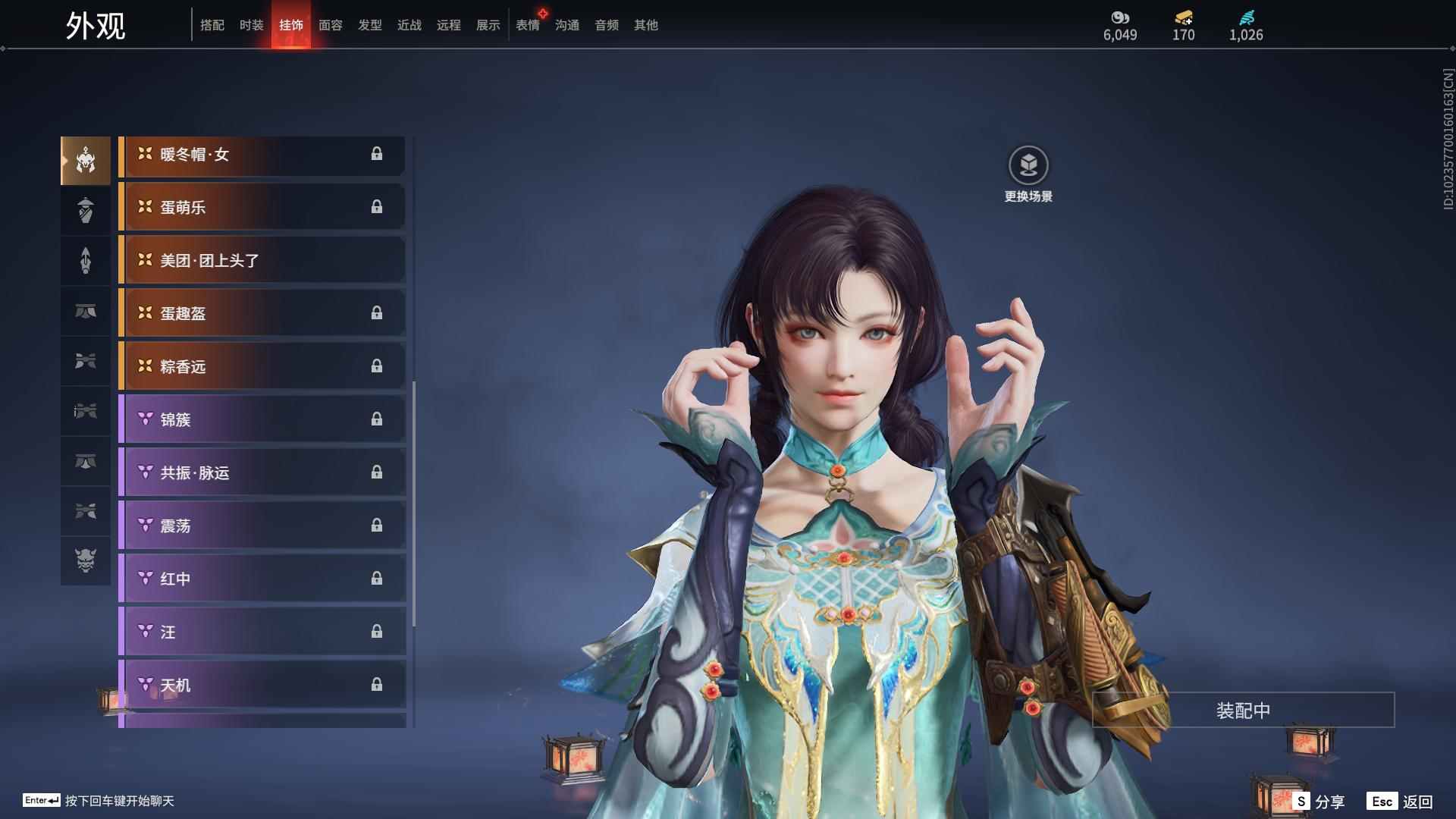Select the waist ornament category icon
Viewport: 1456px width, 819px height.
click(86, 311)
